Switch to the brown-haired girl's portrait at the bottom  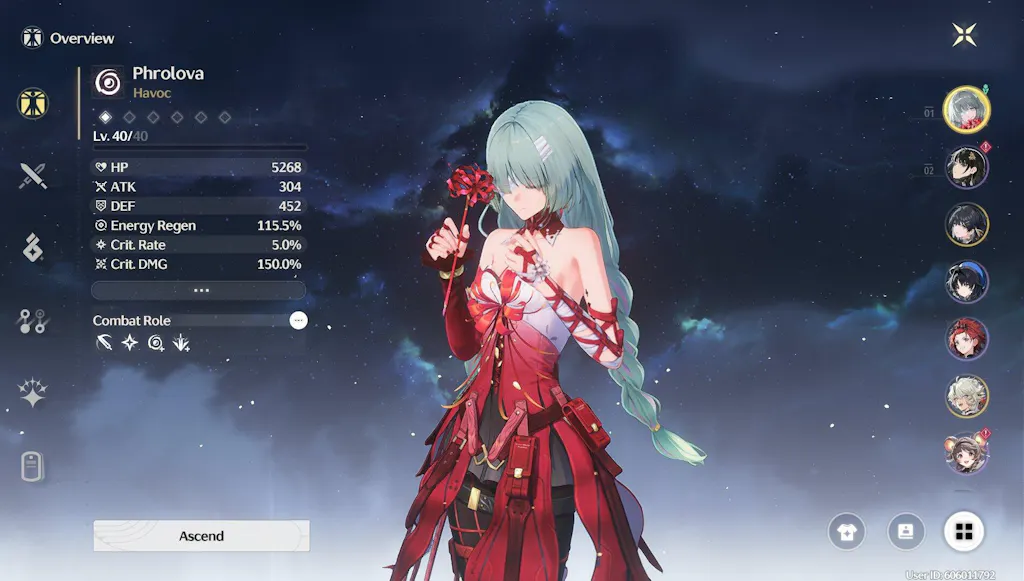click(967, 453)
